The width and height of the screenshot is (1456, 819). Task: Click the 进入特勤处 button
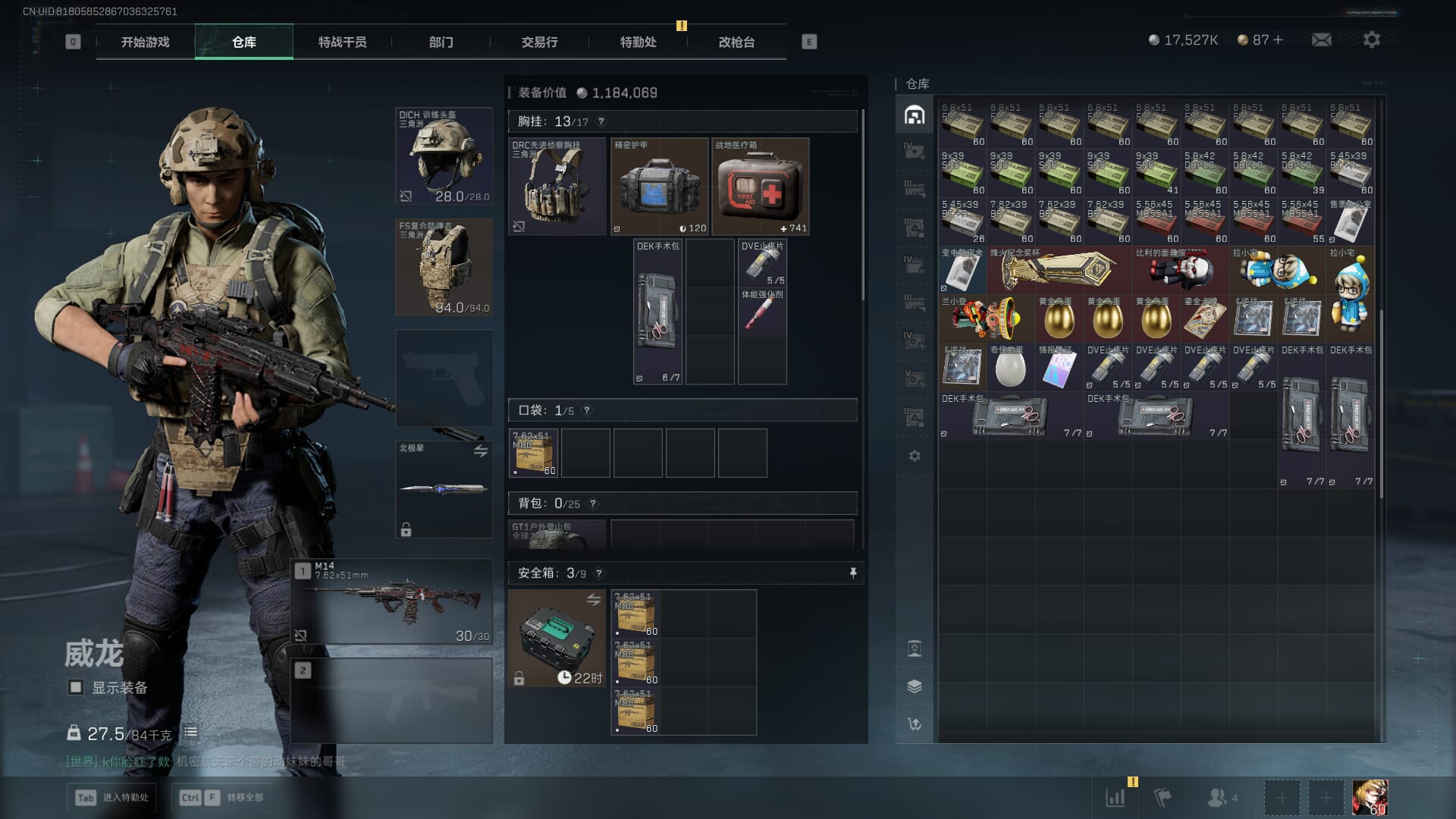click(113, 797)
